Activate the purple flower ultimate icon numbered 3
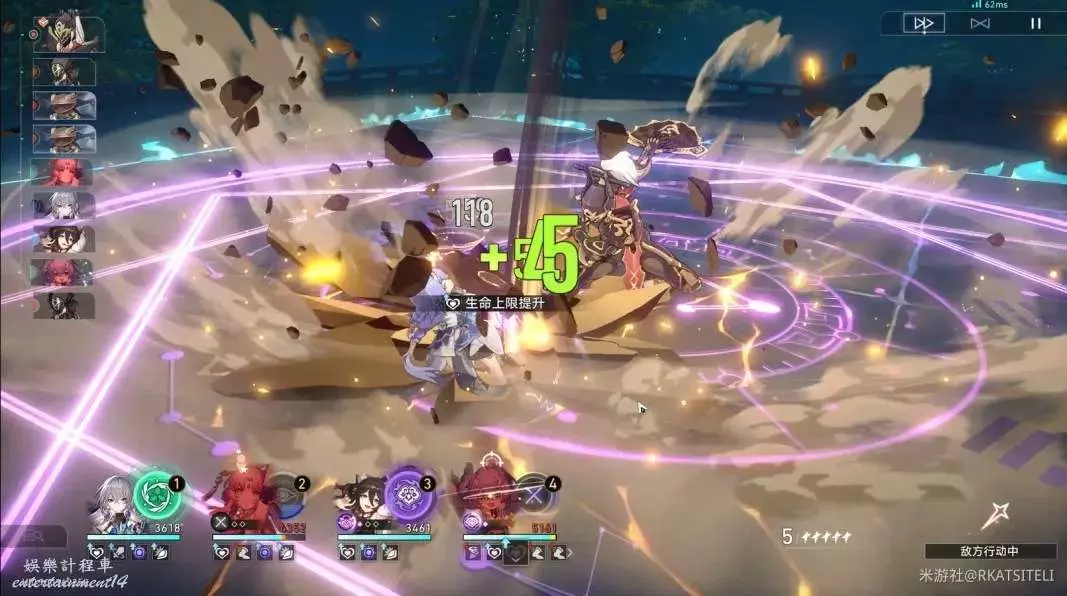Image resolution: width=1067 pixels, height=596 pixels. click(x=407, y=493)
